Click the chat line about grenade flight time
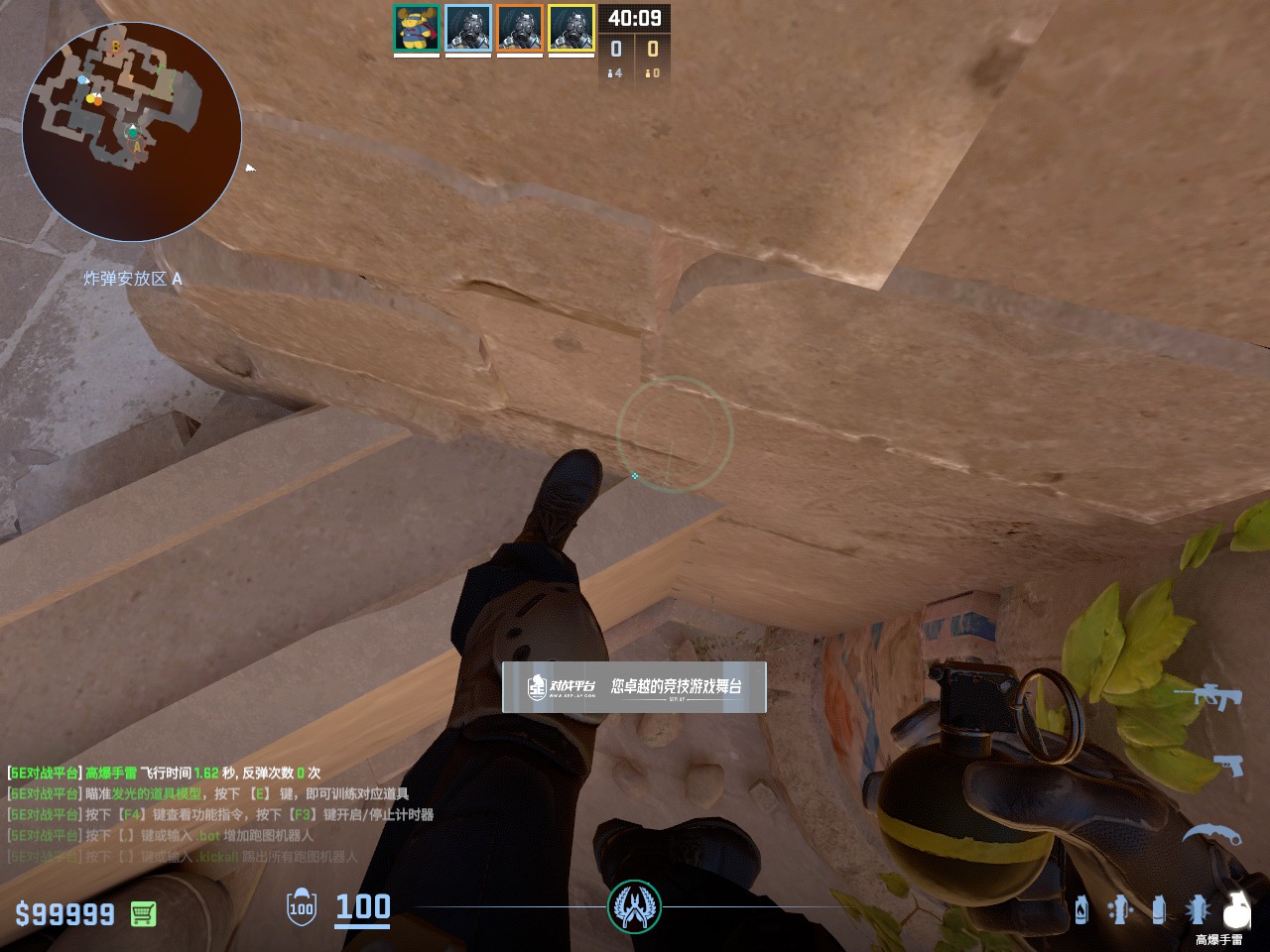This screenshot has width=1270, height=952. tap(164, 773)
